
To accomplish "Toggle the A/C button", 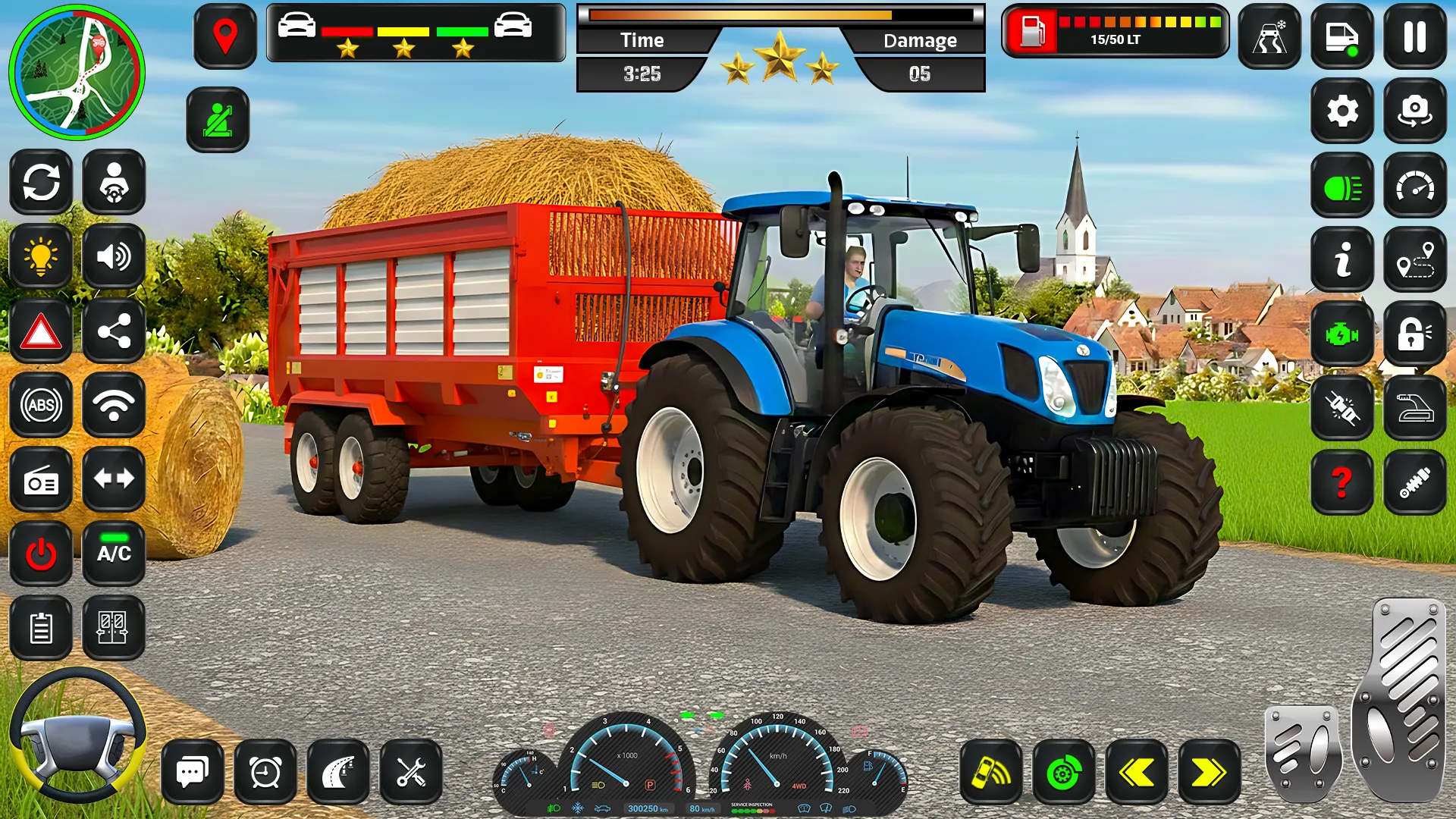I will (114, 554).
